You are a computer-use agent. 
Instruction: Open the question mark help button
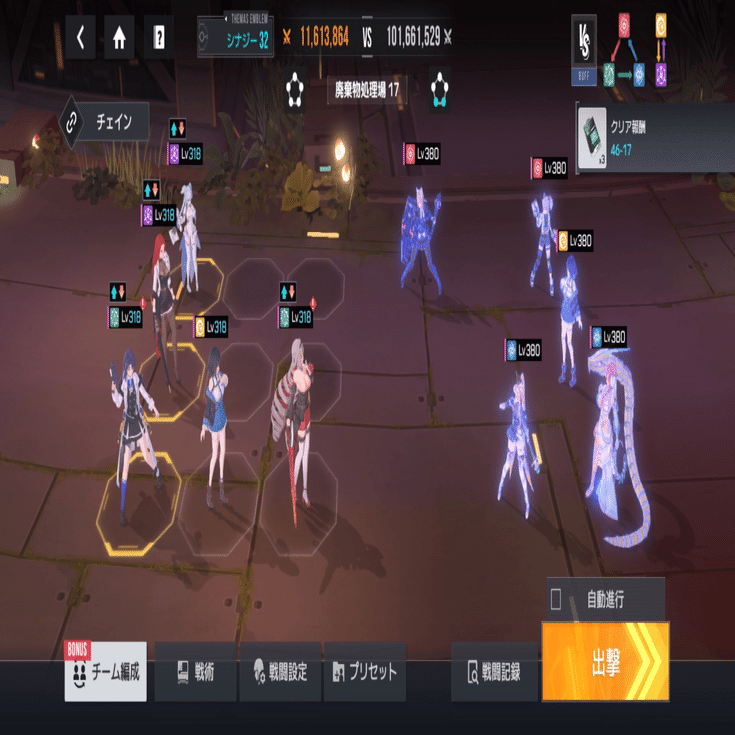coord(158,38)
